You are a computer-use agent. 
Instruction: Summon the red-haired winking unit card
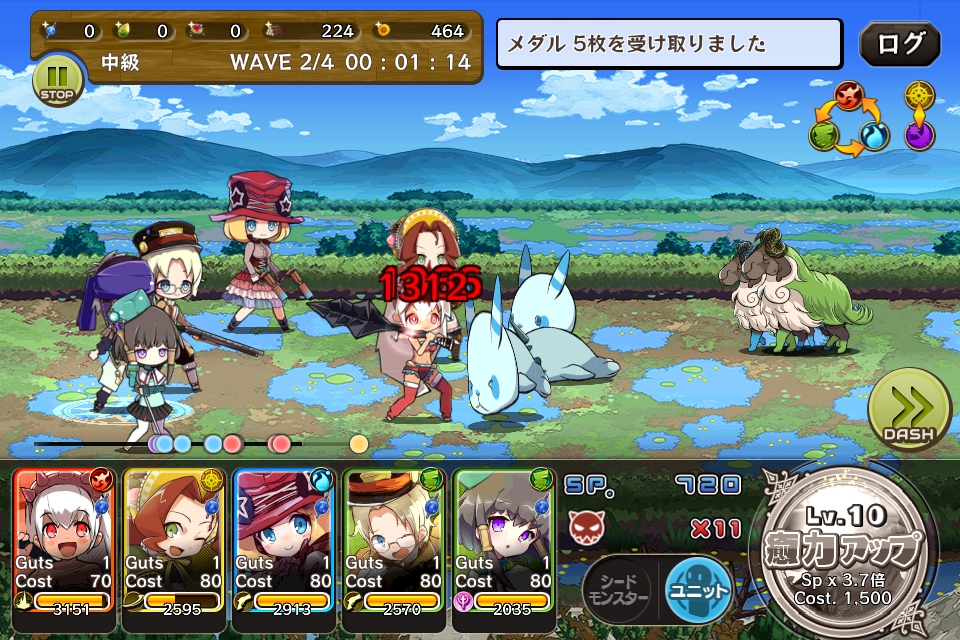point(173,540)
